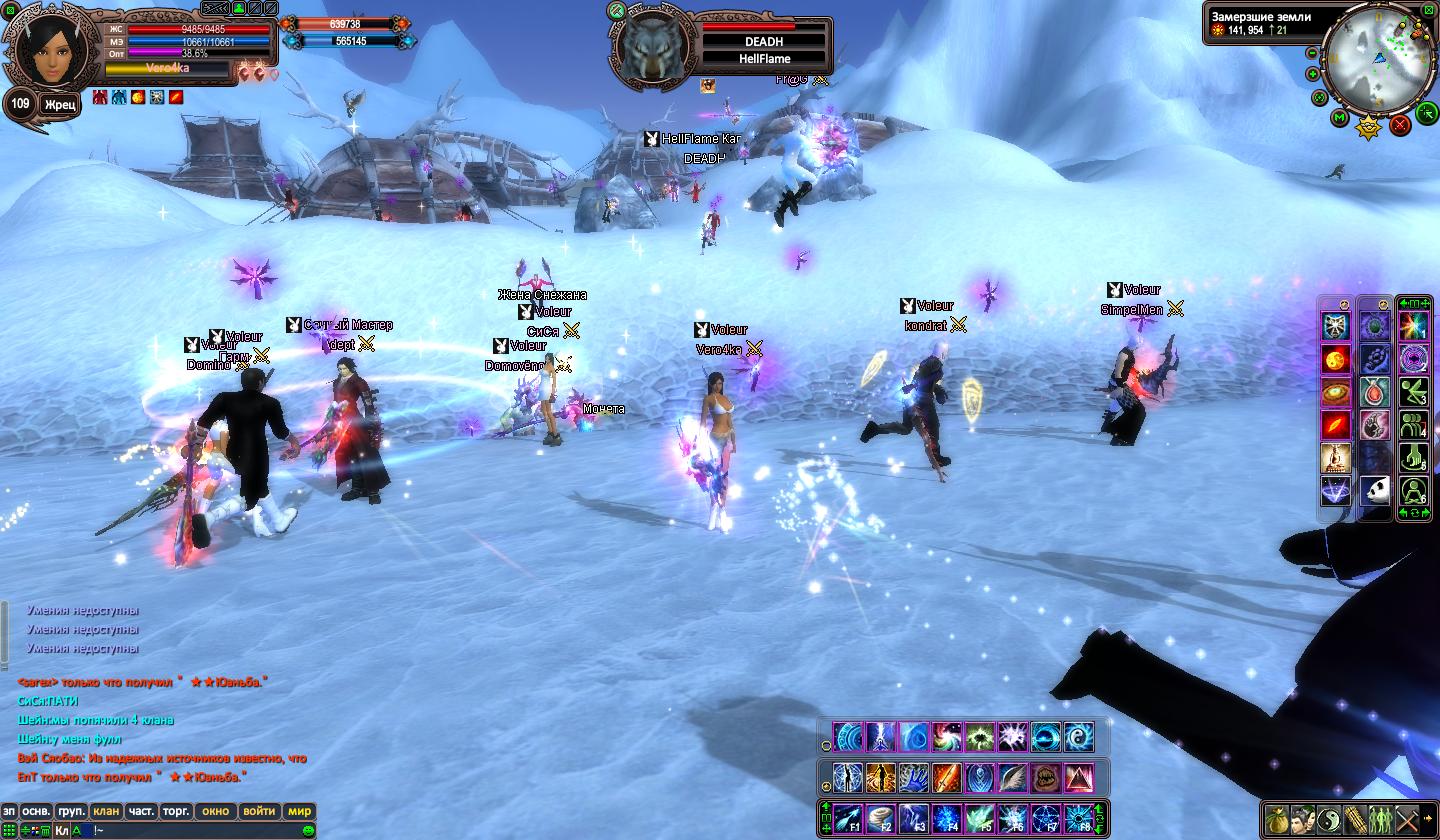Use the panda icon in side bar
Image resolution: width=1440 pixels, height=840 pixels.
point(1375,490)
